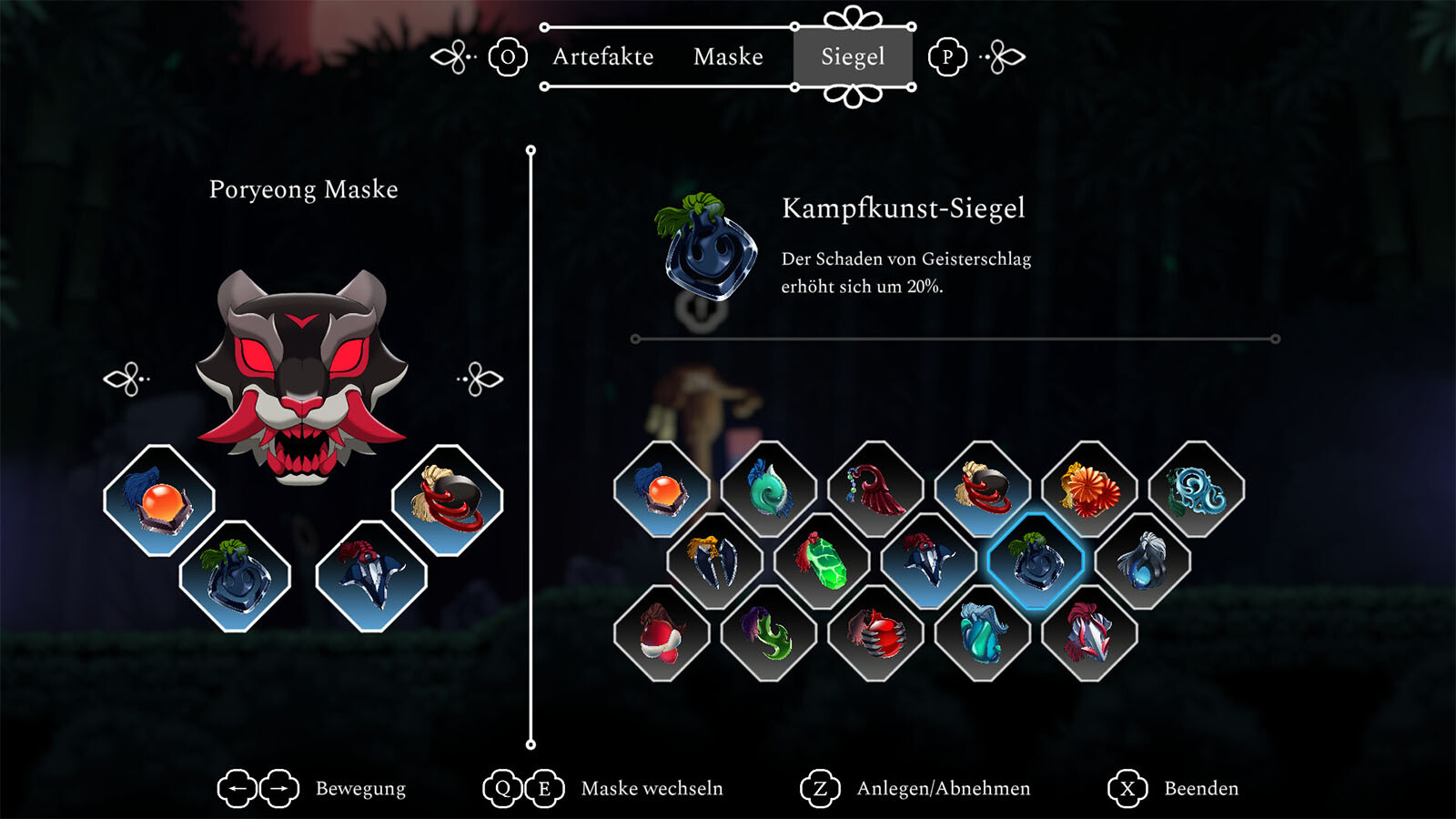Remove the equipped orange orb seal from mask
1456x819 pixels.
pos(159,500)
